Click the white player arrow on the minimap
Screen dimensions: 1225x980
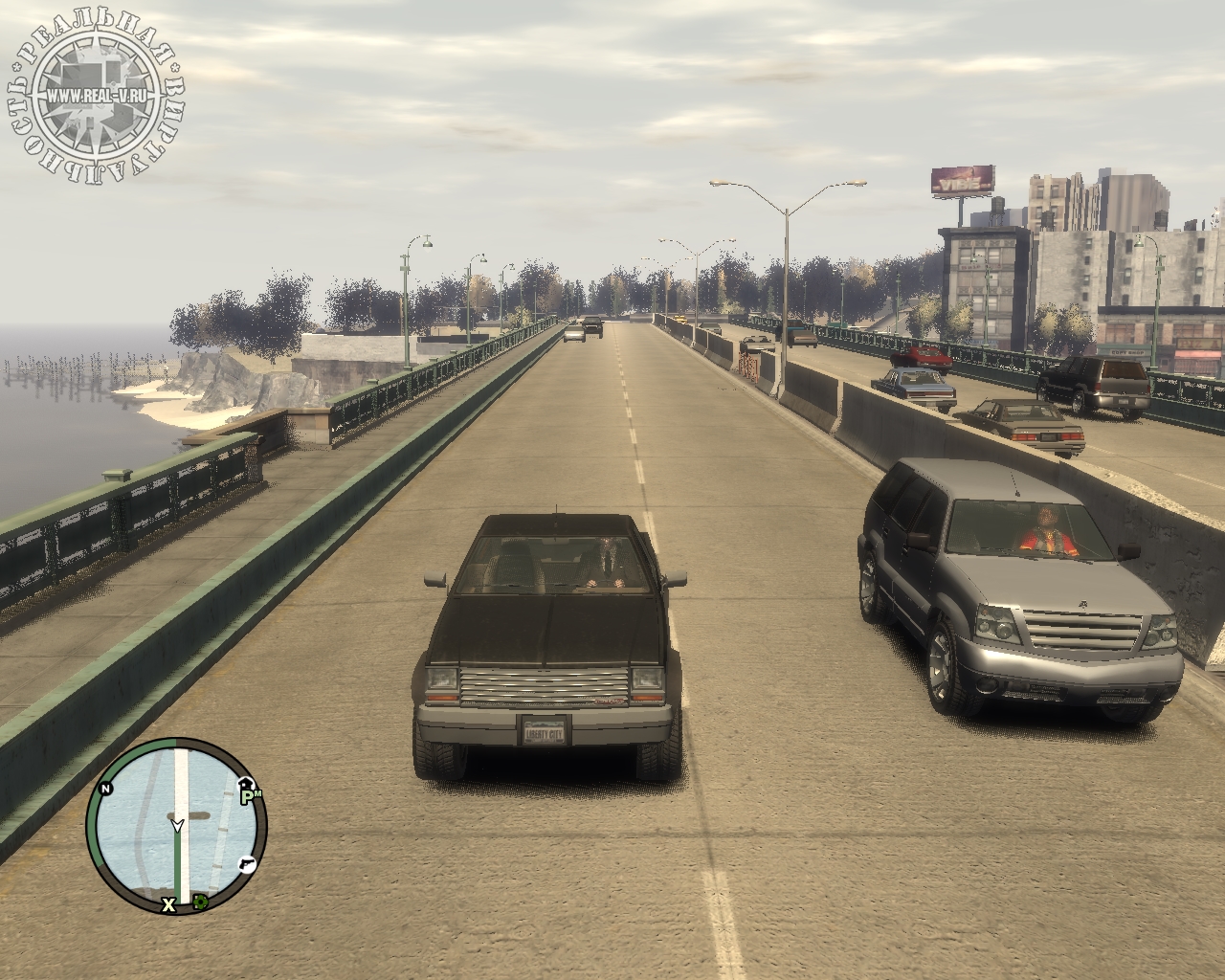tap(177, 823)
